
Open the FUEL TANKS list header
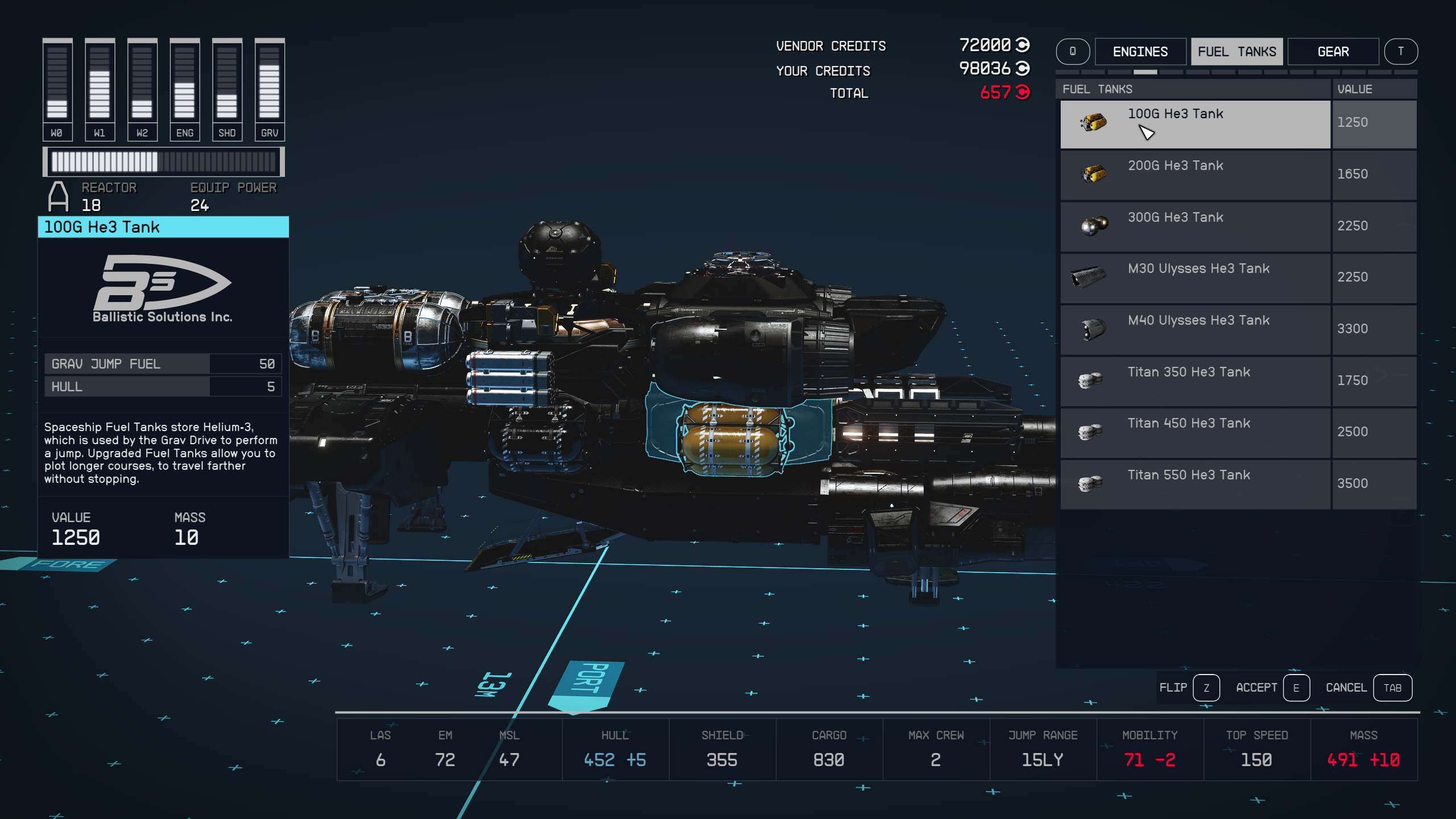1097,89
